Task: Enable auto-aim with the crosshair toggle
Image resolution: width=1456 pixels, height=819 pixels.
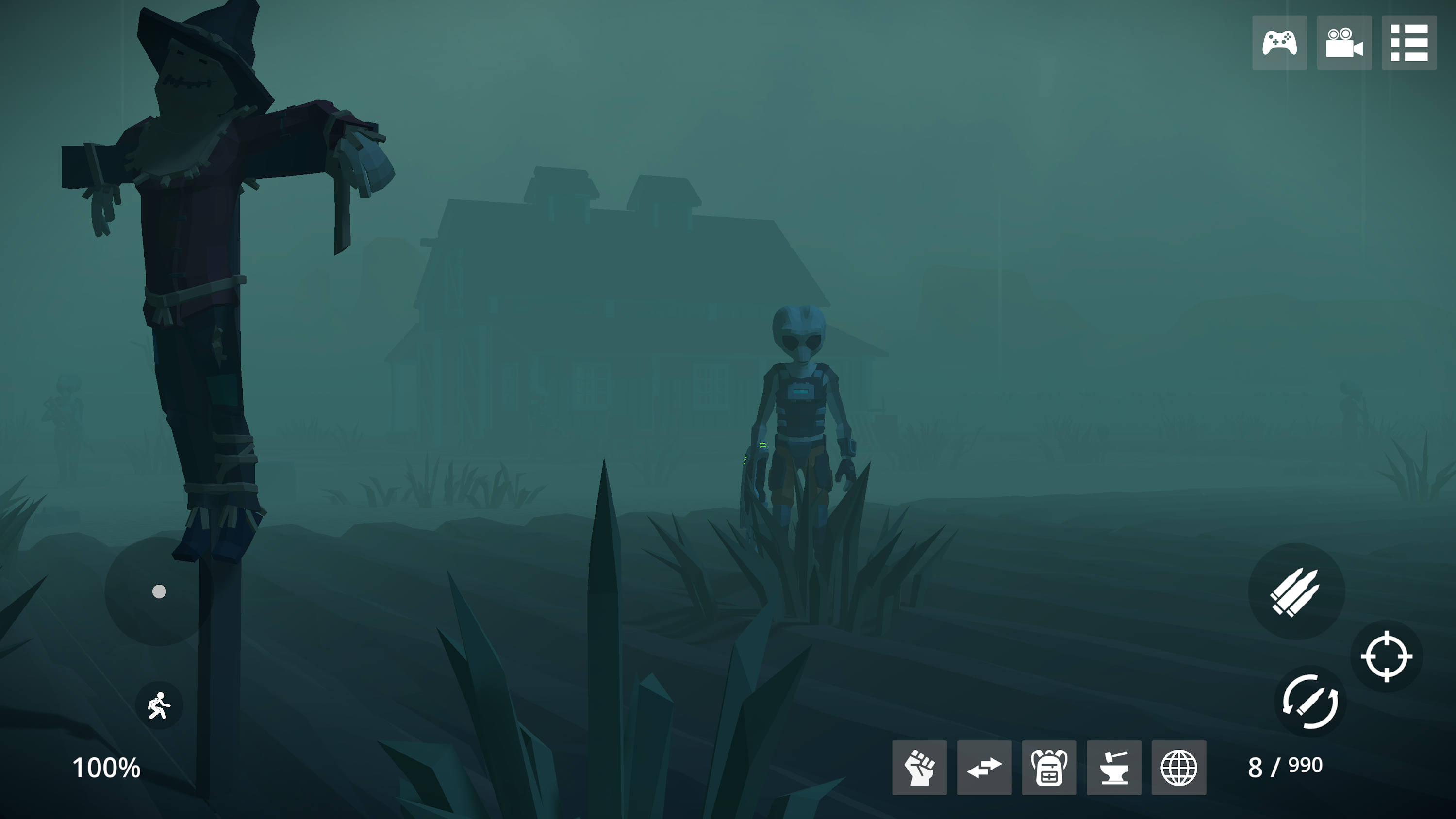Action: click(x=1388, y=655)
